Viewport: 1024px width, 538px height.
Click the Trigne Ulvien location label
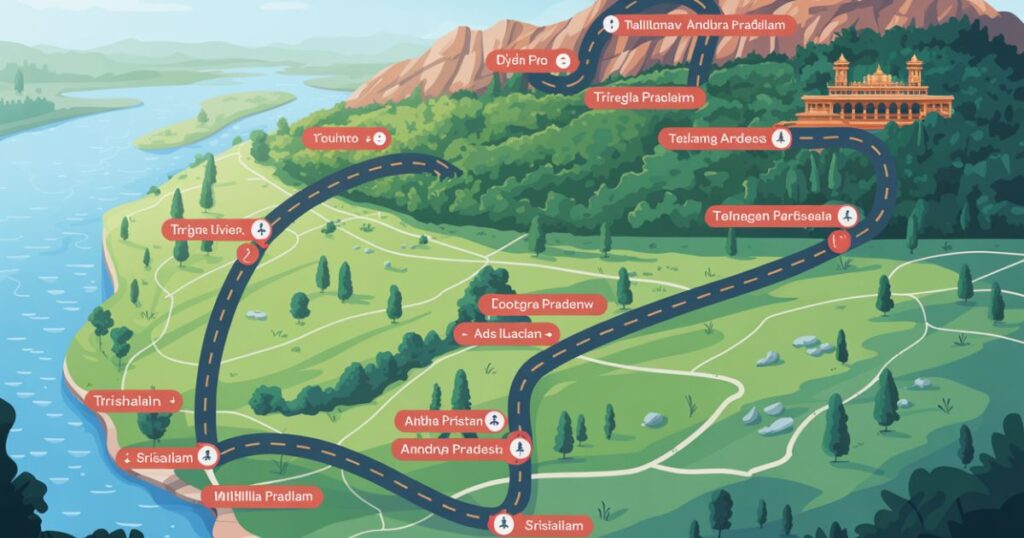tap(216, 231)
